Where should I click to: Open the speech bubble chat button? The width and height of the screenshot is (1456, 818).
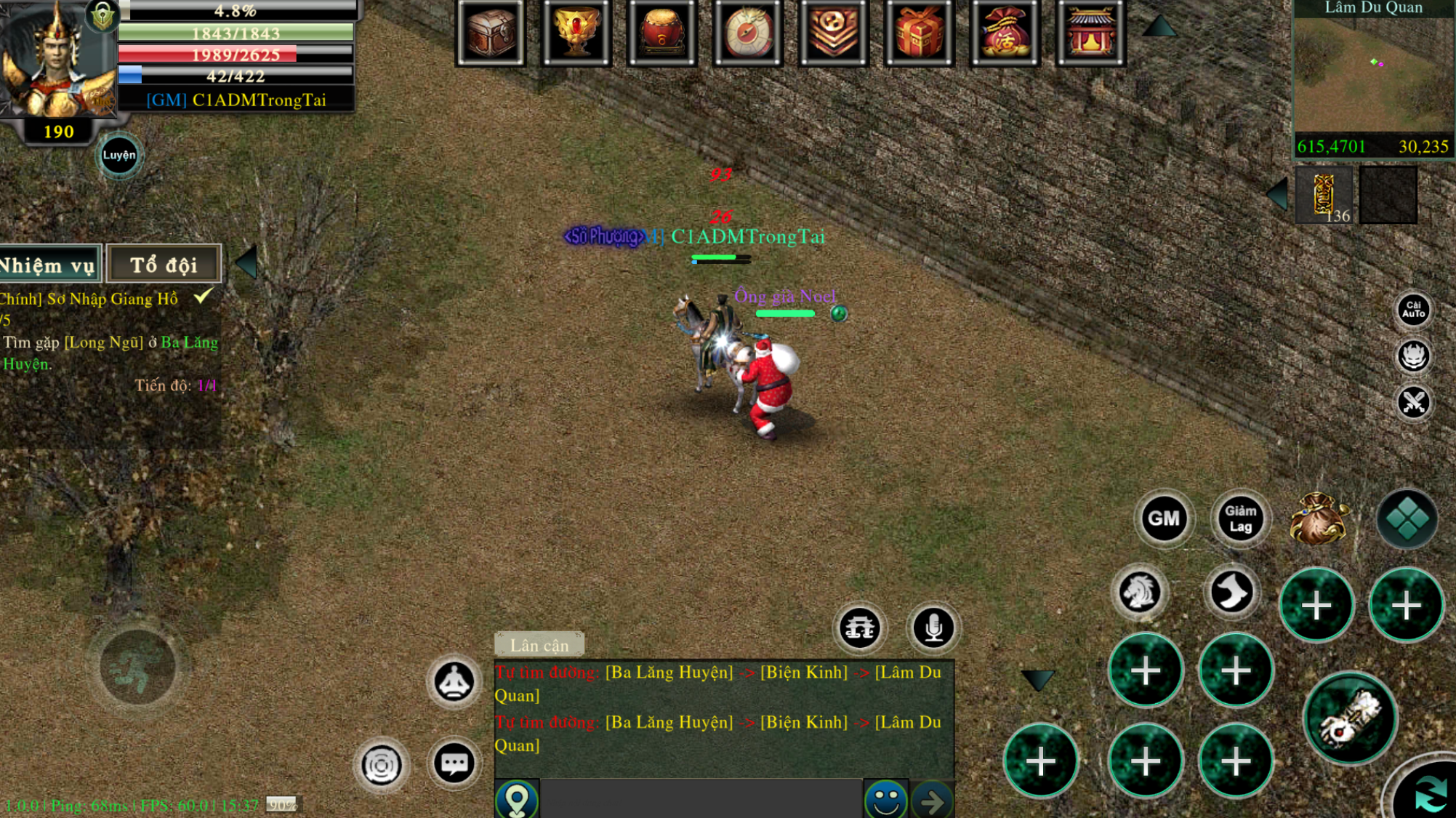coord(454,763)
